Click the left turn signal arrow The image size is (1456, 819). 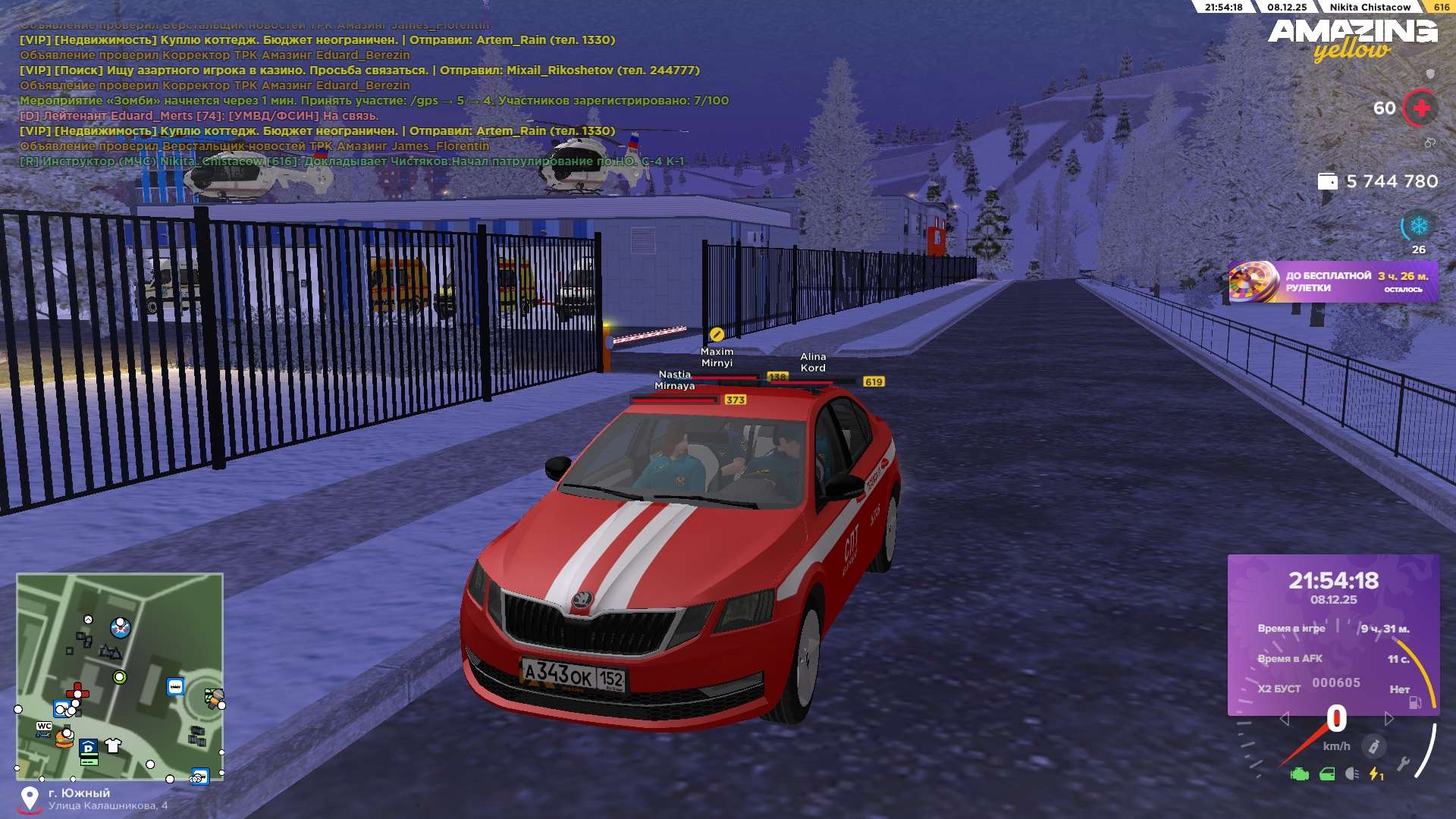coord(1284,718)
